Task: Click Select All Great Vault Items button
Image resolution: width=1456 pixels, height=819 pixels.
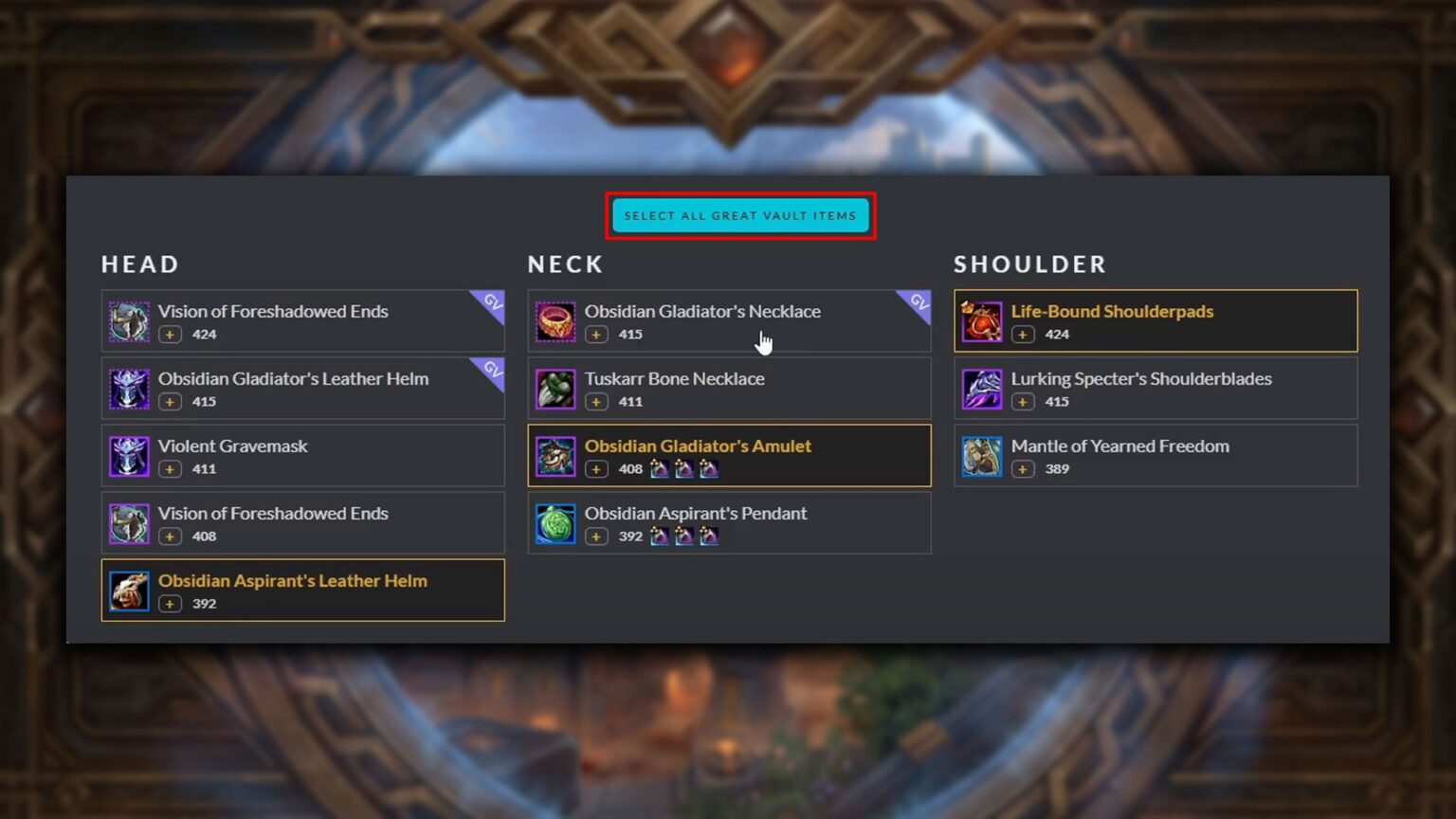Action: point(739,216)
